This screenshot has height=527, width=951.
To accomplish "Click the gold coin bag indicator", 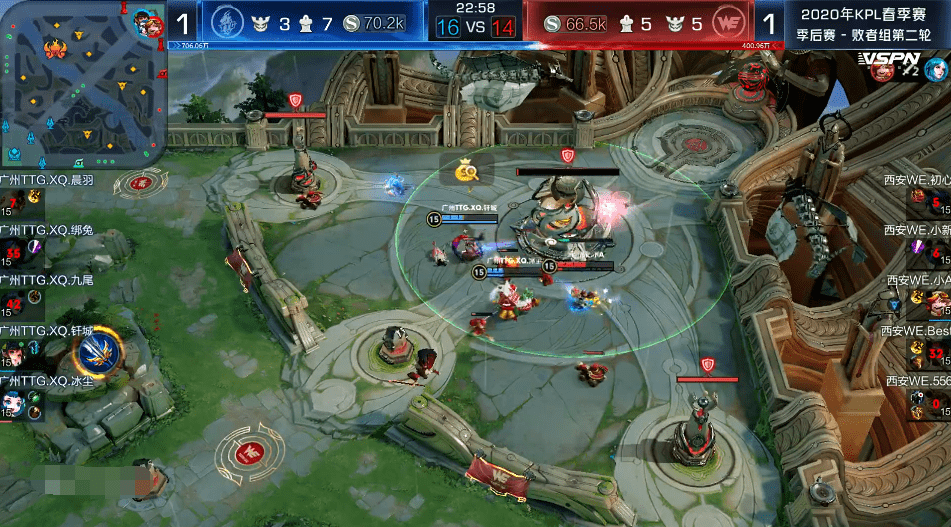I will (x=466, y=171).
